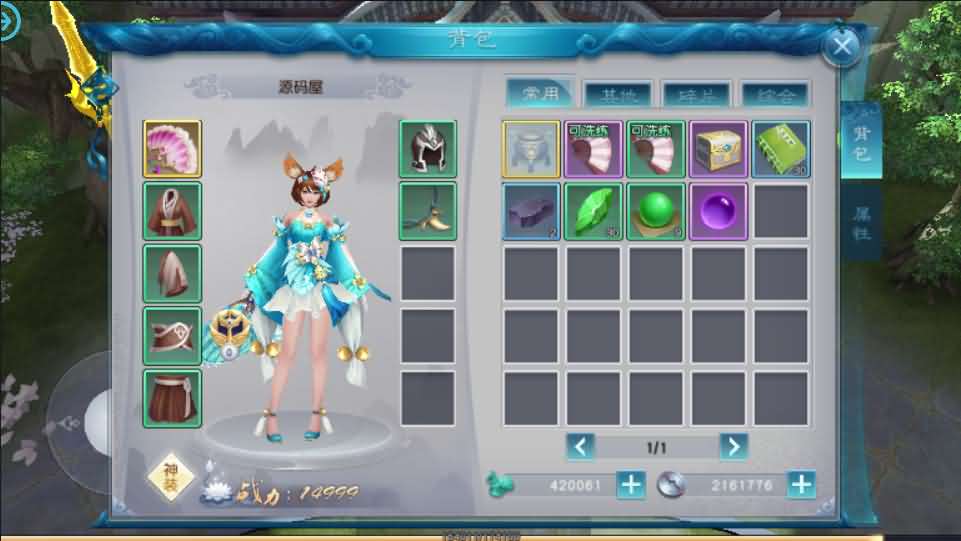Screen dimensions: 961x541
Task: Add more jade currency with the plus button
Action: (631, 485)
